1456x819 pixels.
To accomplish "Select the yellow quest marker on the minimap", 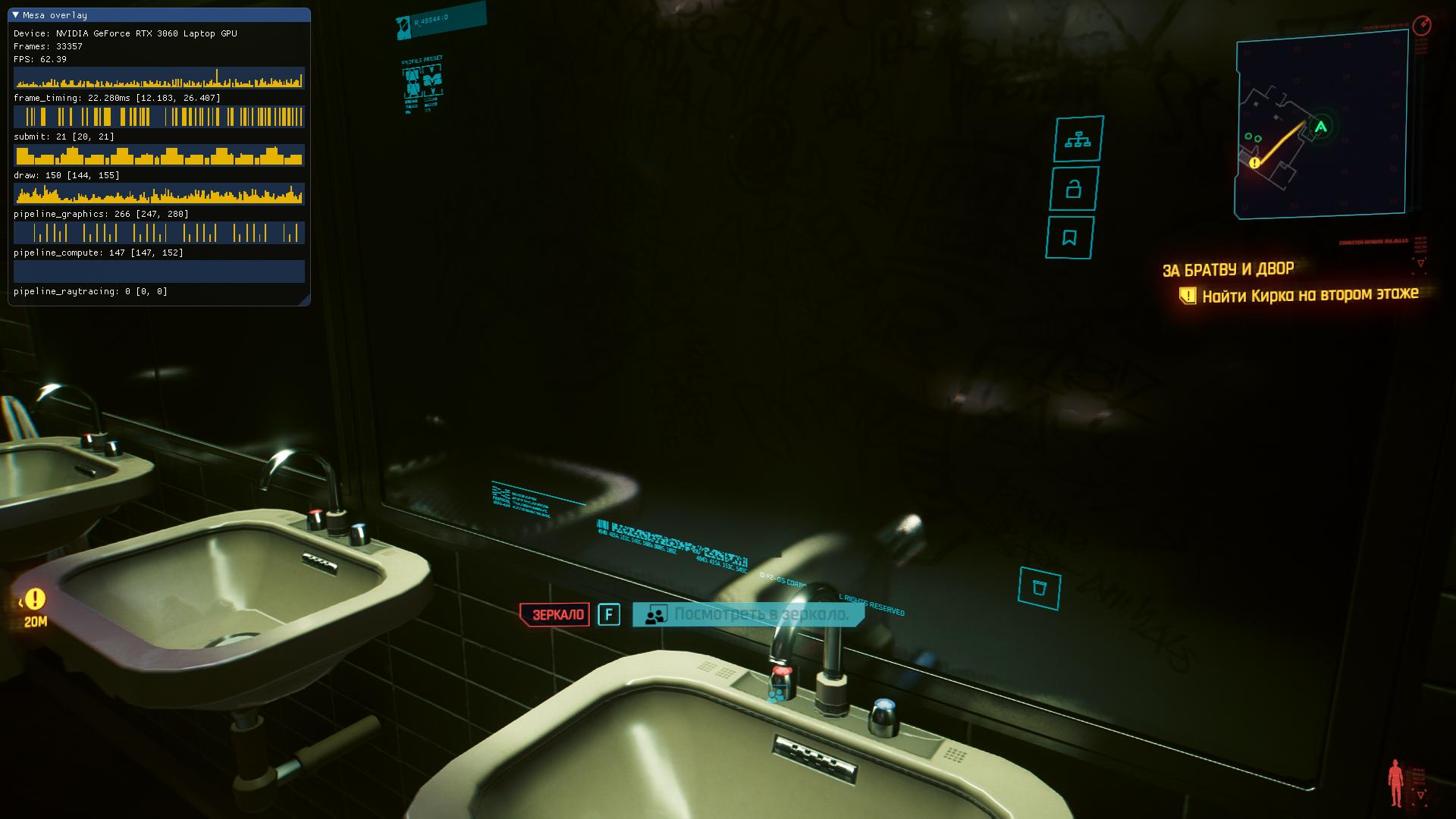I will coord(1254,162).
